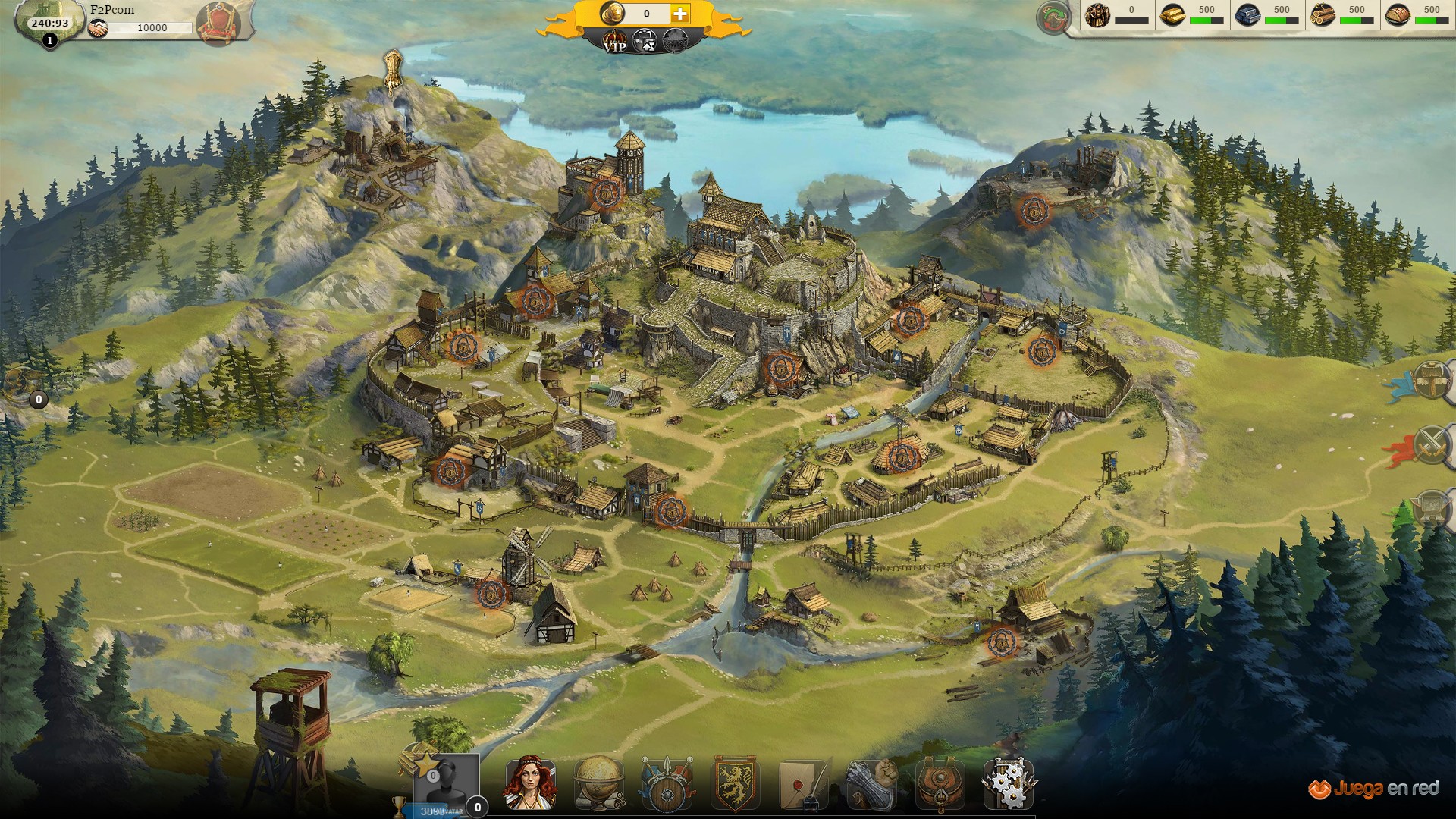Open the sealed letter mail
Image resolution: width=1456 pixels, height=819 pixels.
(x=803, y=783)
